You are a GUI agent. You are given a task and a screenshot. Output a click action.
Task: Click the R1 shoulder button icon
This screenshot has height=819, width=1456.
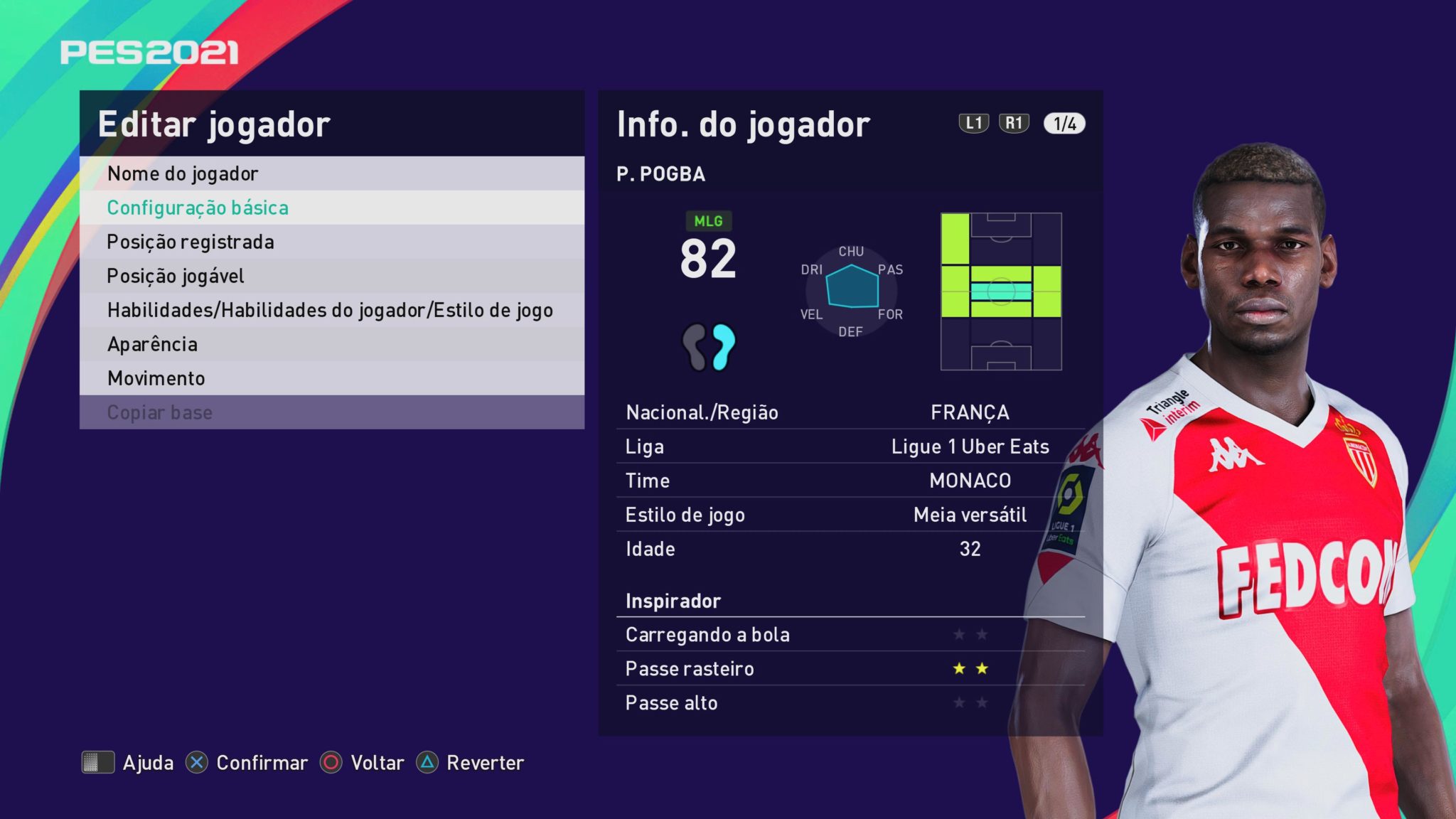(x=1016, y=124)
